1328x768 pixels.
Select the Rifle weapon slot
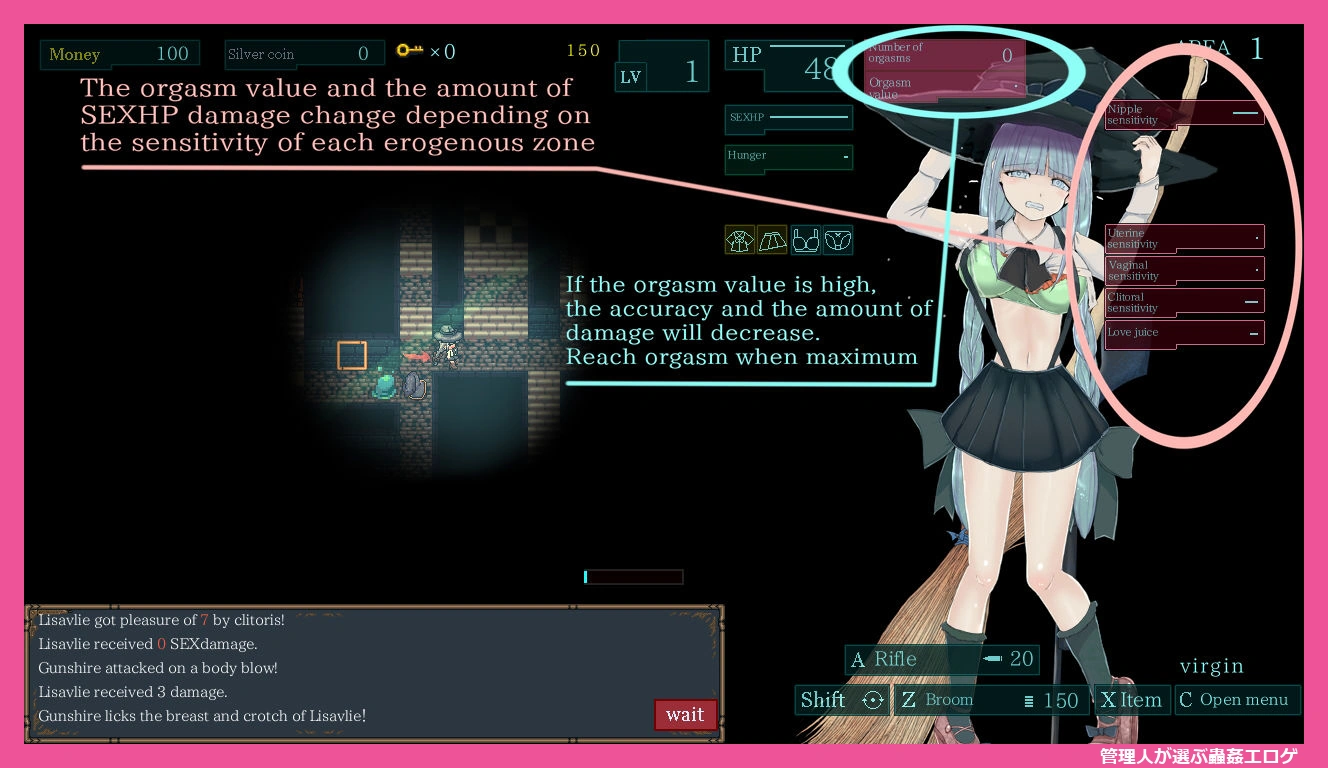tap(942, 659)
